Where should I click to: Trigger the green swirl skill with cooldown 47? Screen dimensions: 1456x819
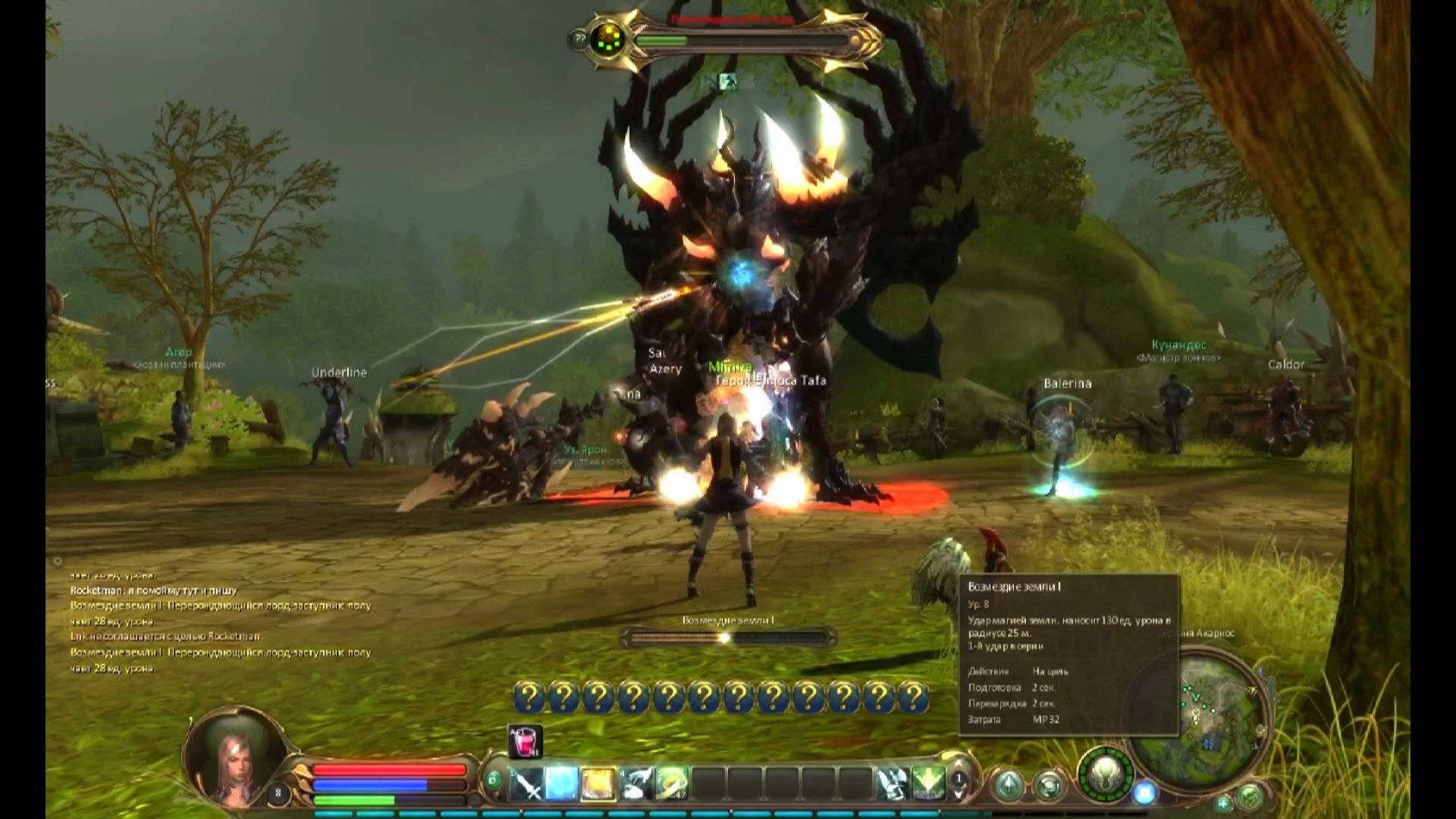coord(673,782)
